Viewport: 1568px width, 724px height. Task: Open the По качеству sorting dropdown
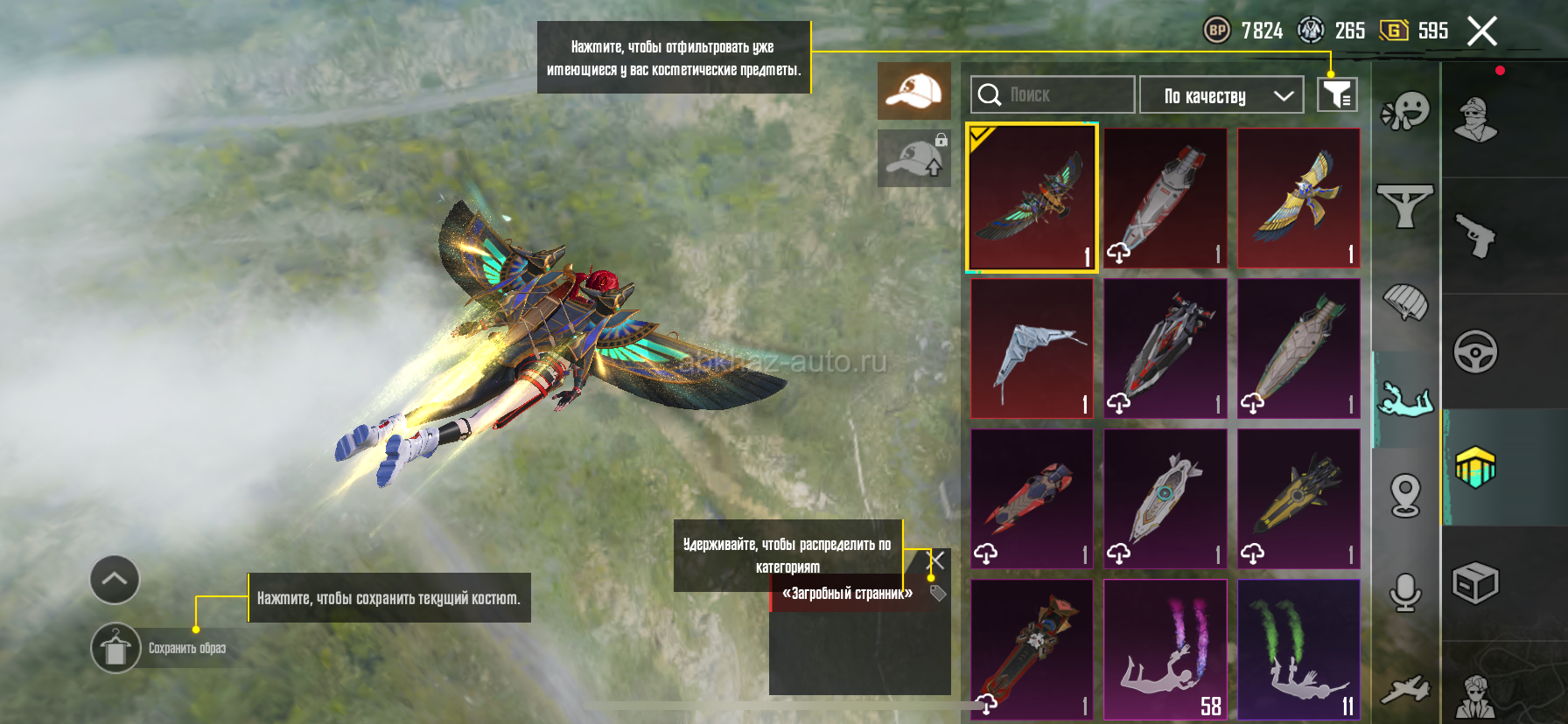[x=1221, y=95]
